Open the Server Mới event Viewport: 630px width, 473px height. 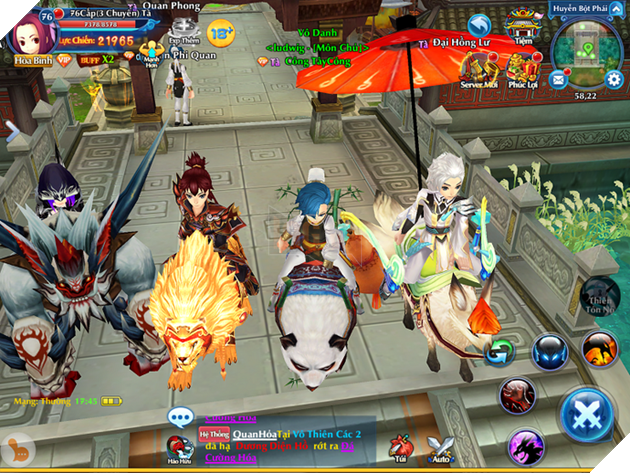pyautogui.click(x=481, y=70)
